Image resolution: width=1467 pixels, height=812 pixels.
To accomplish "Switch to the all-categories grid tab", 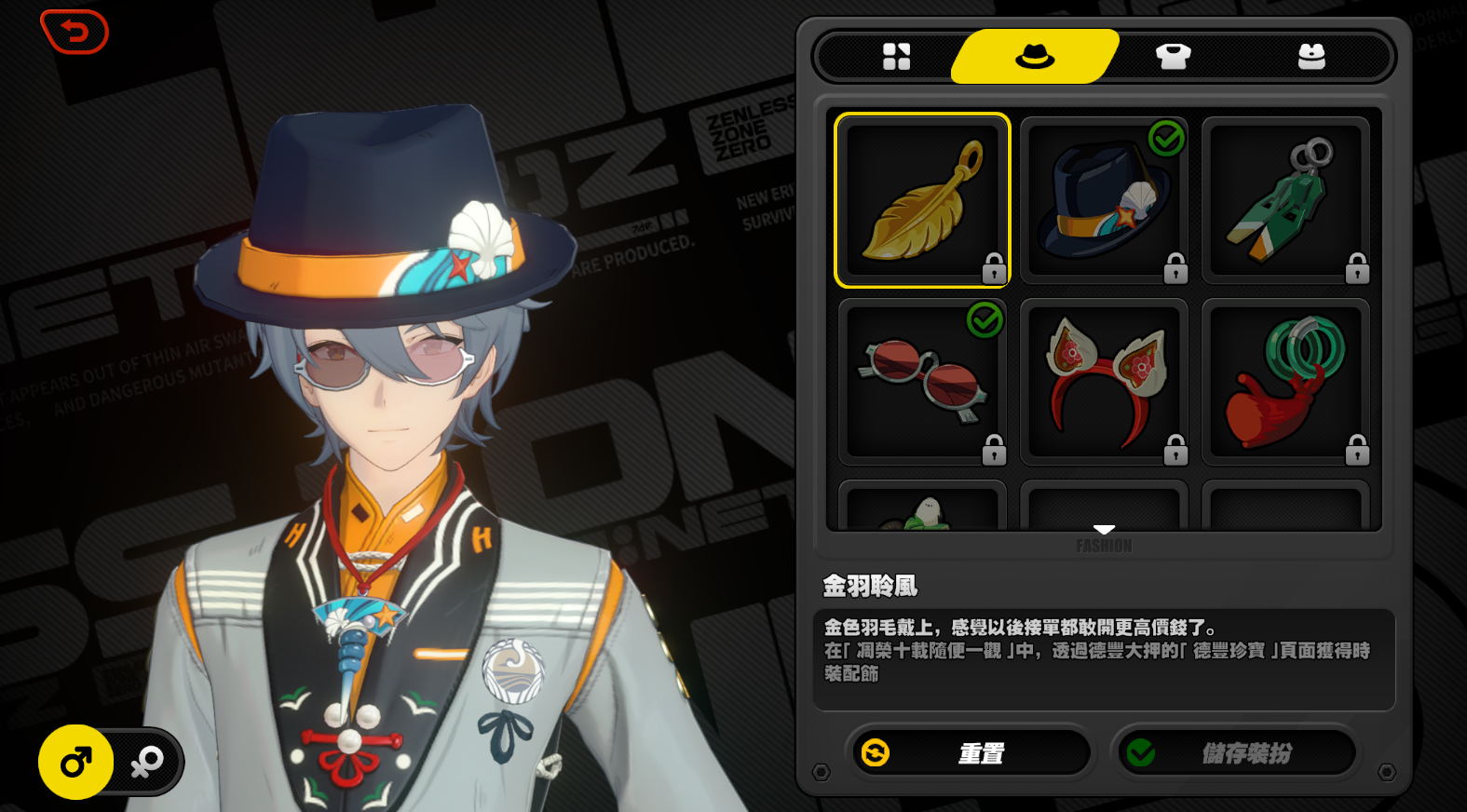I will 896,57.
